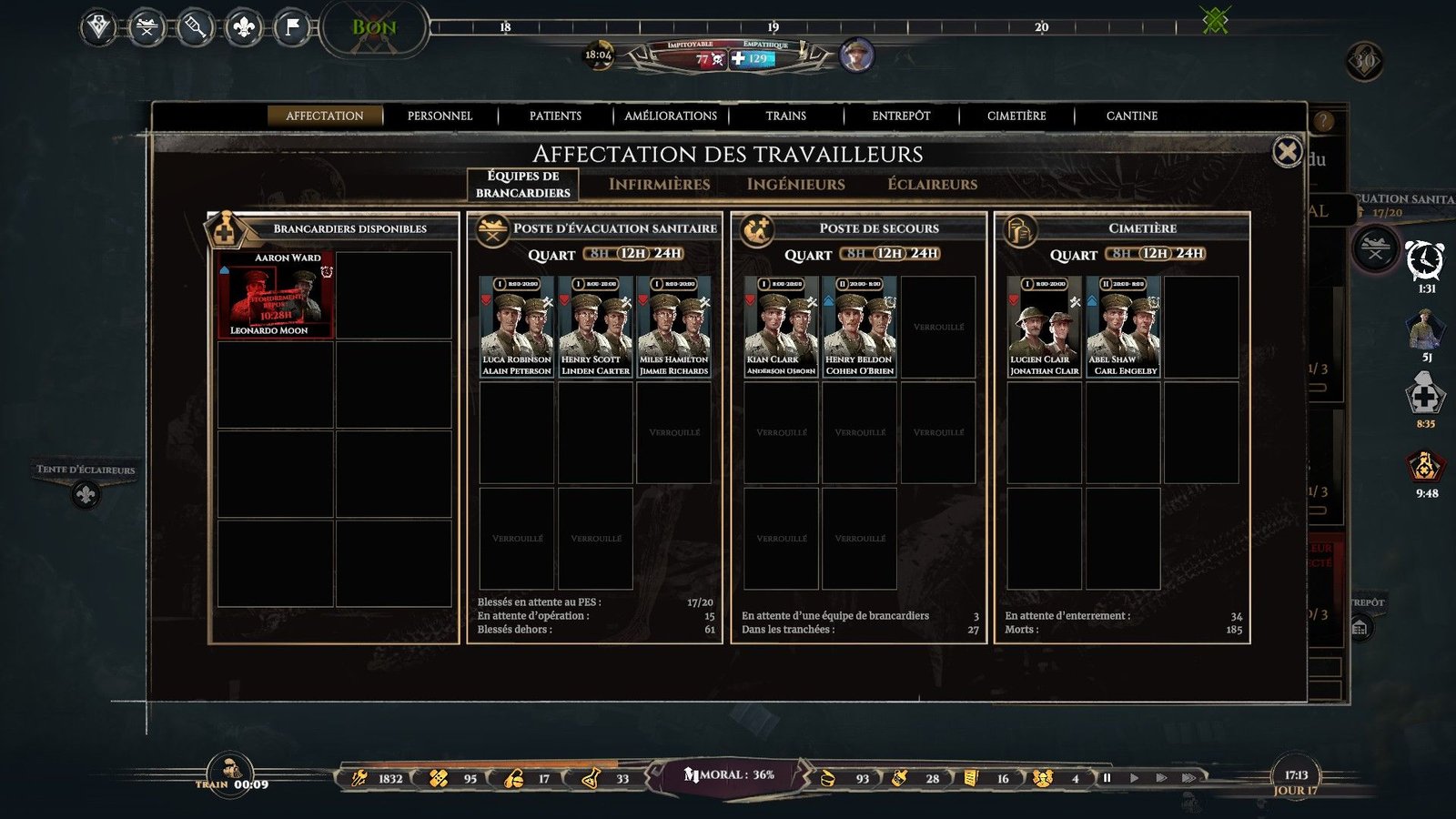Show the Infirmières assignment section
The width and height of the screenshot is (1456, 819).
click(659, 184)
